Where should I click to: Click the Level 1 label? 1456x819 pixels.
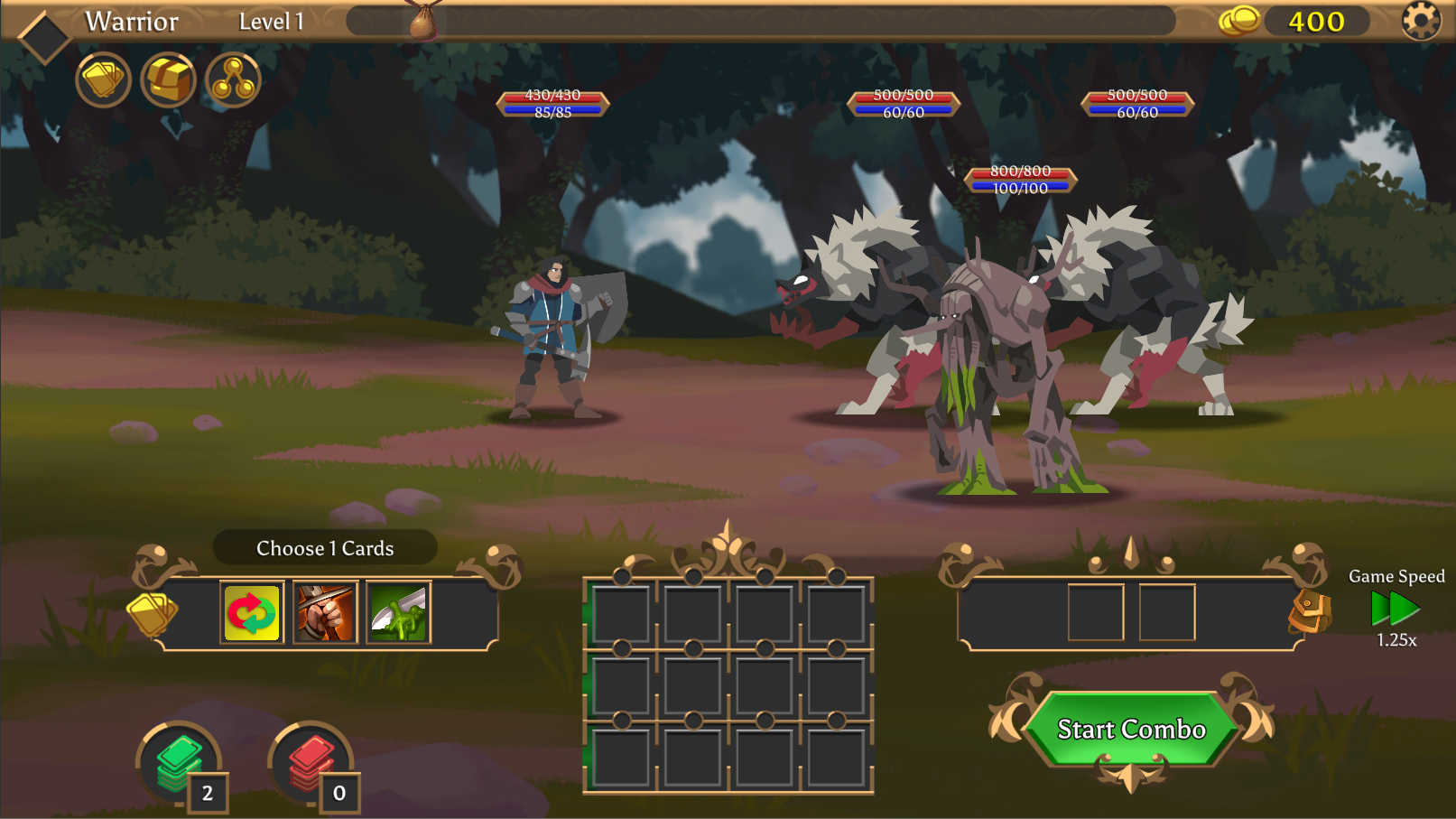click(270, 22)
